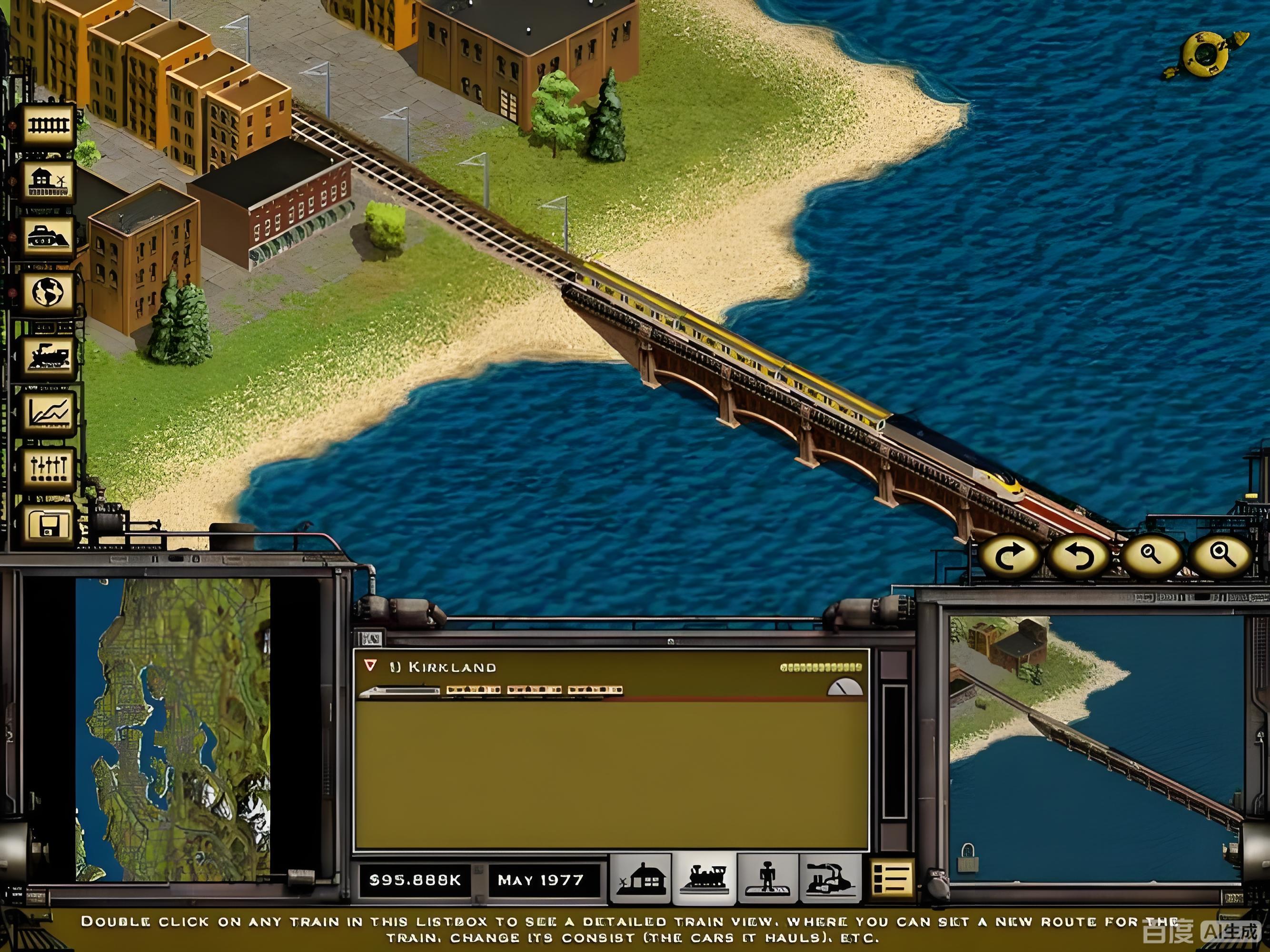Click the larger magnifier zoom button
The width and height of the screenshot is (1270, 952).
[x=1221, y=555]
